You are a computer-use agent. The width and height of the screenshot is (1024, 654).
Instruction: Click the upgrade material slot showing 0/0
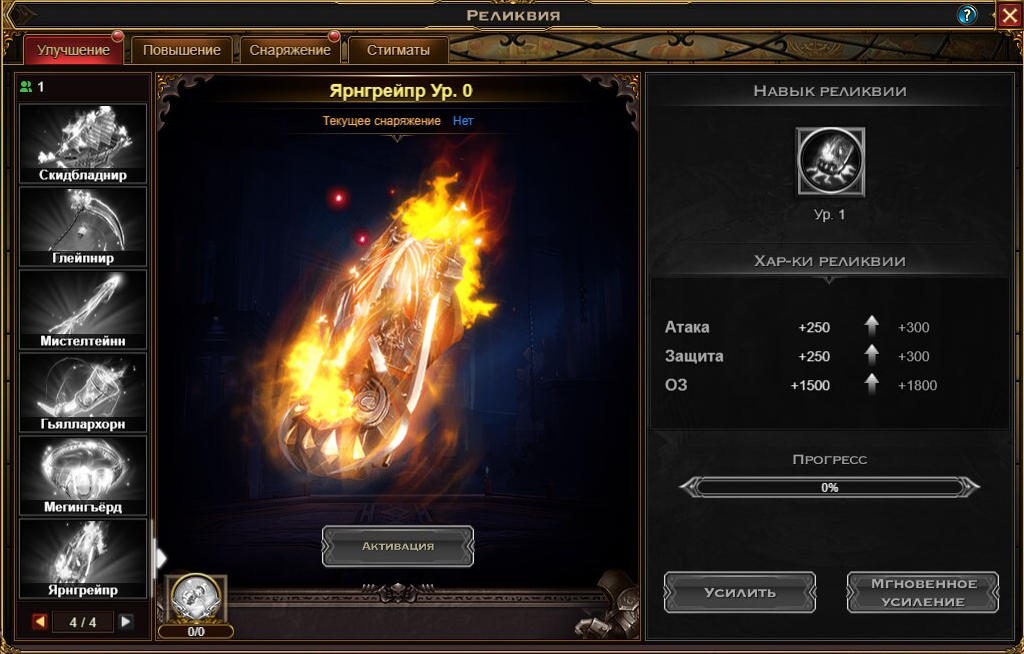196,599
